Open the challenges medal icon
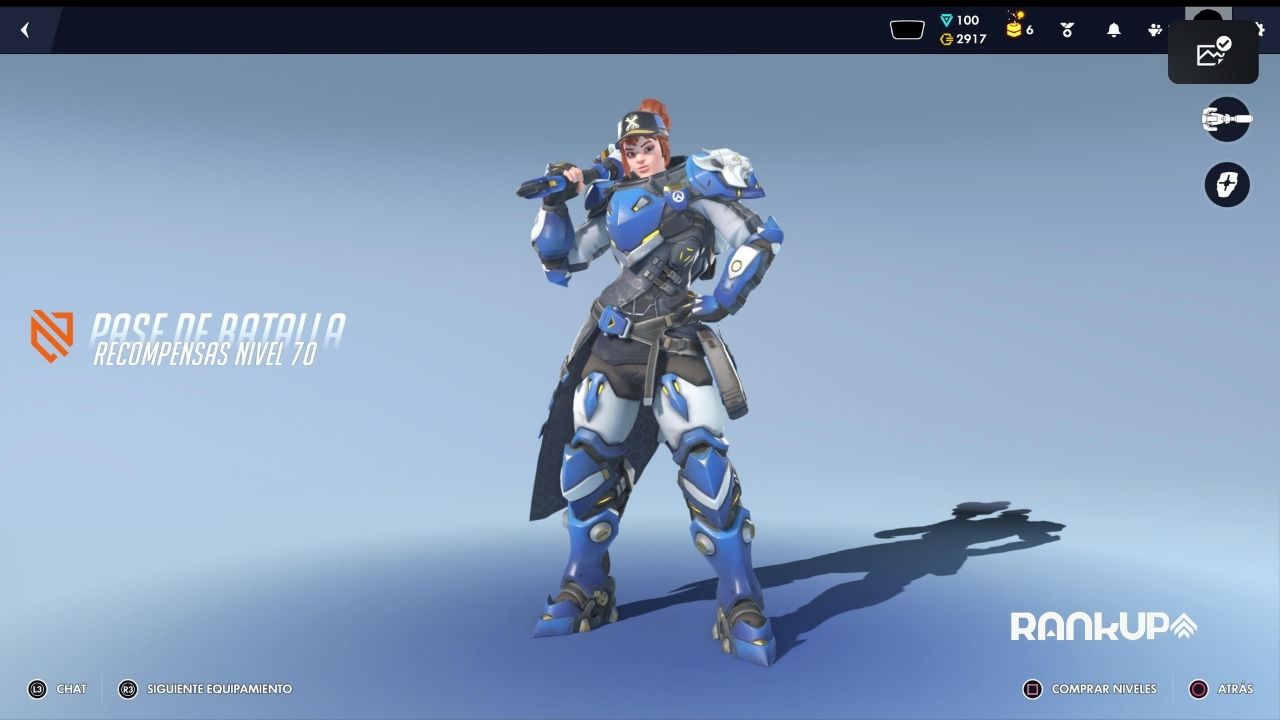The width and height of the screenshot is (1280, 720). click(1067, 30)
